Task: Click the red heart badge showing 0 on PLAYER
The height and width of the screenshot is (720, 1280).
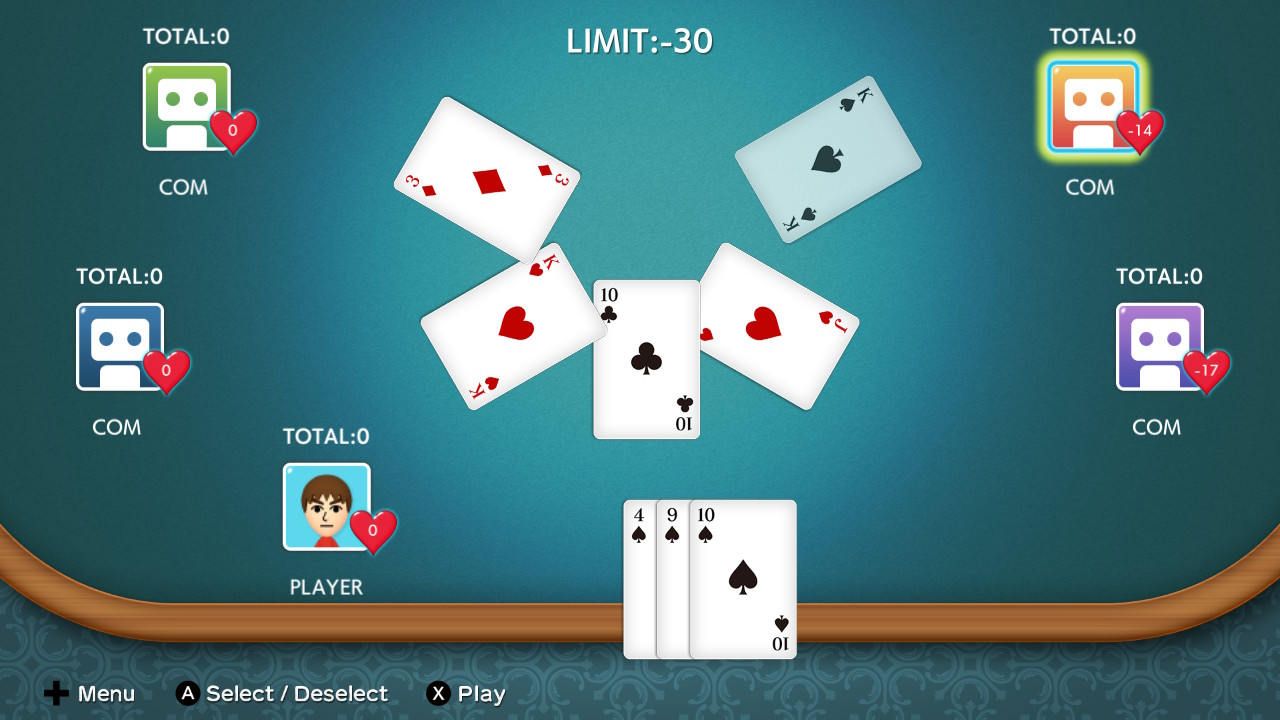Action: (x=374, y=532)
